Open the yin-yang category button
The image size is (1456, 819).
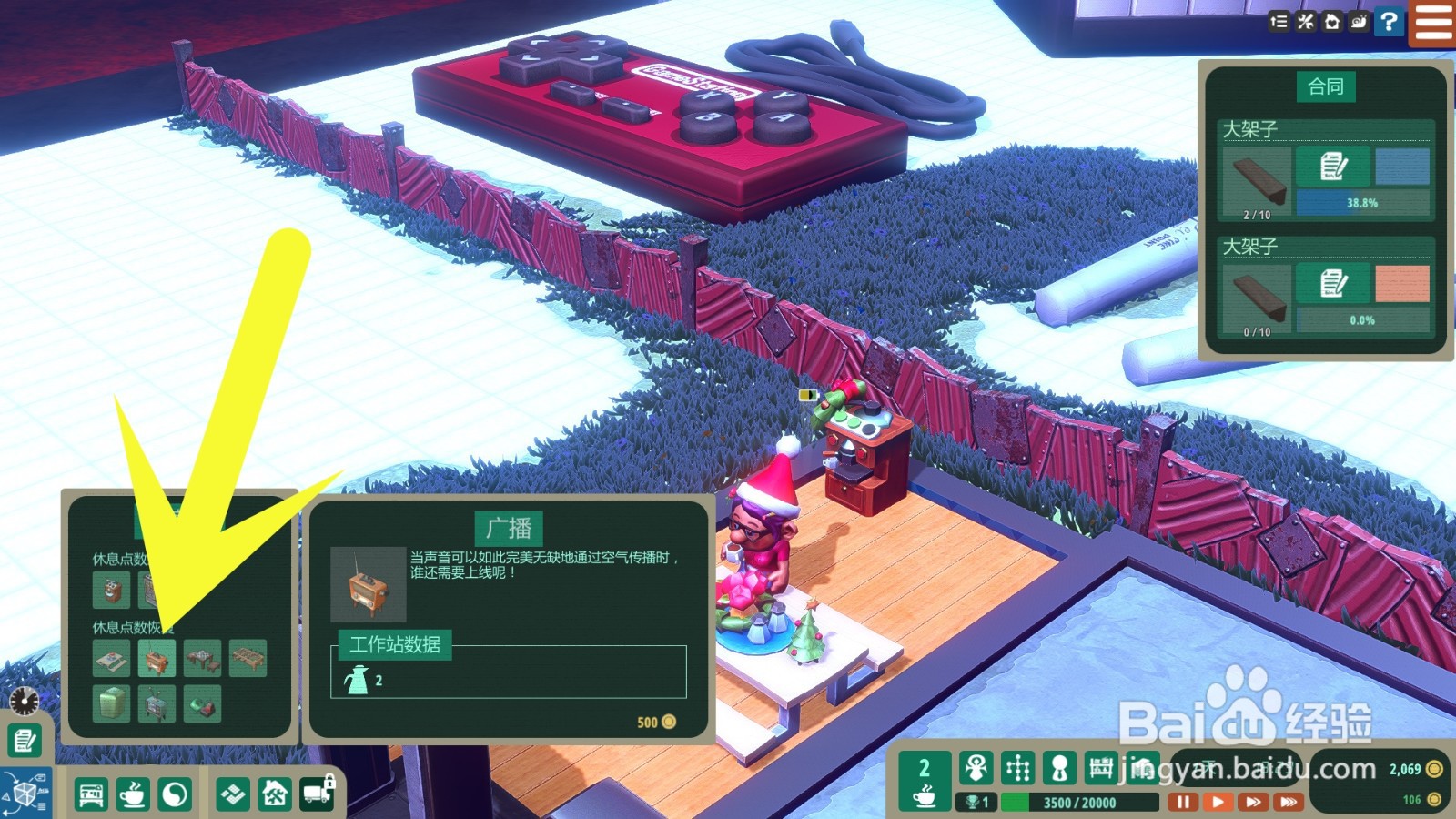point(175,794)
